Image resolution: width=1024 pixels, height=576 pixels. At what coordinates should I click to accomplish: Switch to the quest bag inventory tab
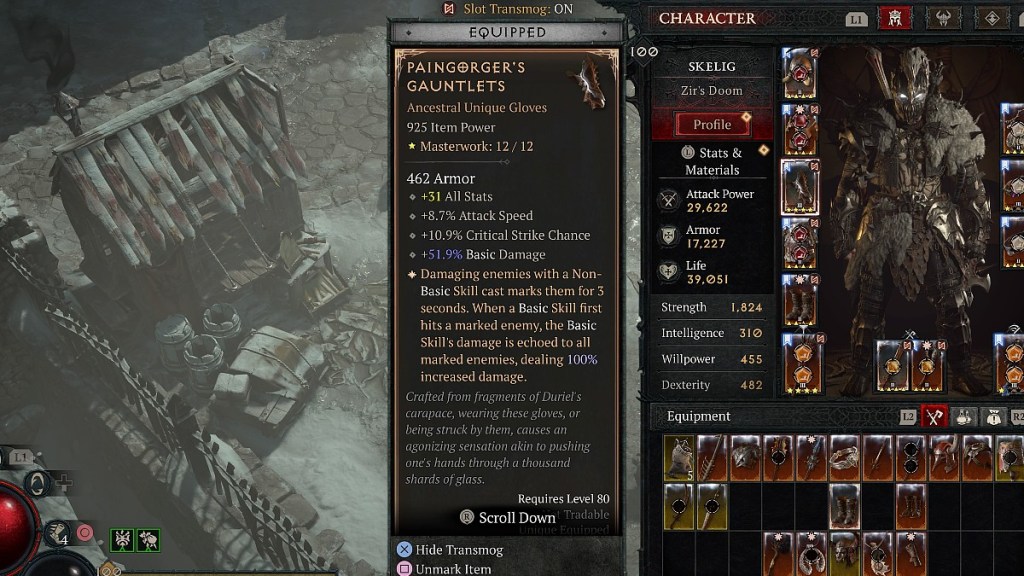coord(993,416)
